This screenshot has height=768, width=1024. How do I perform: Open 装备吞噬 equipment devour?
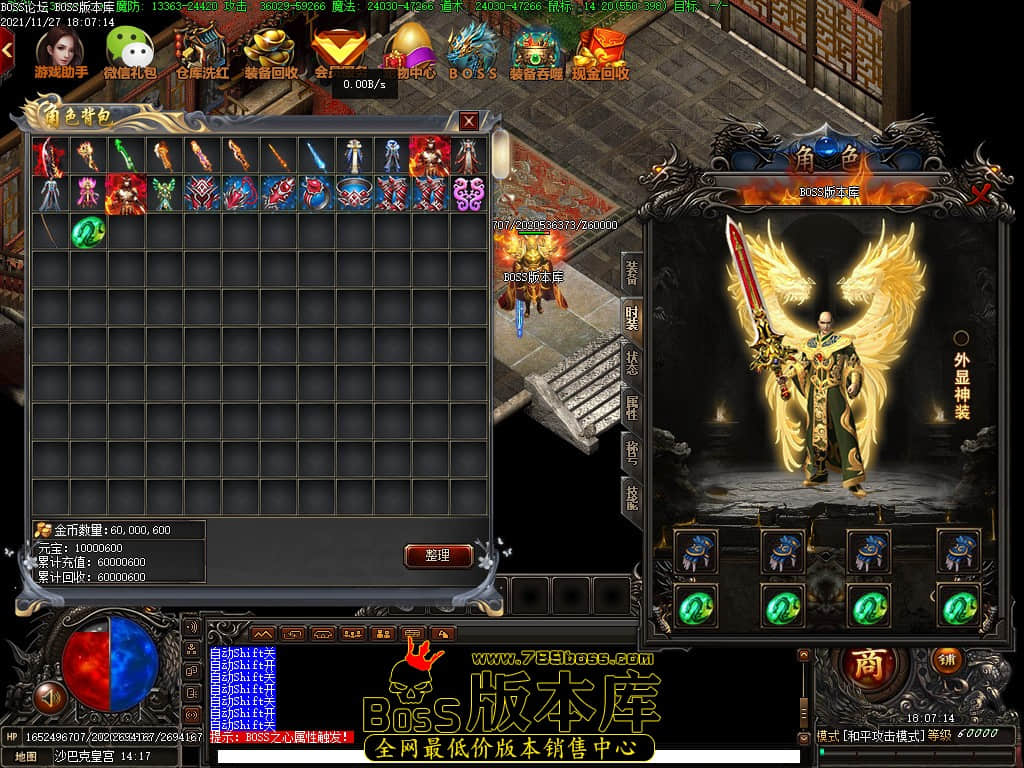[537, 52]
